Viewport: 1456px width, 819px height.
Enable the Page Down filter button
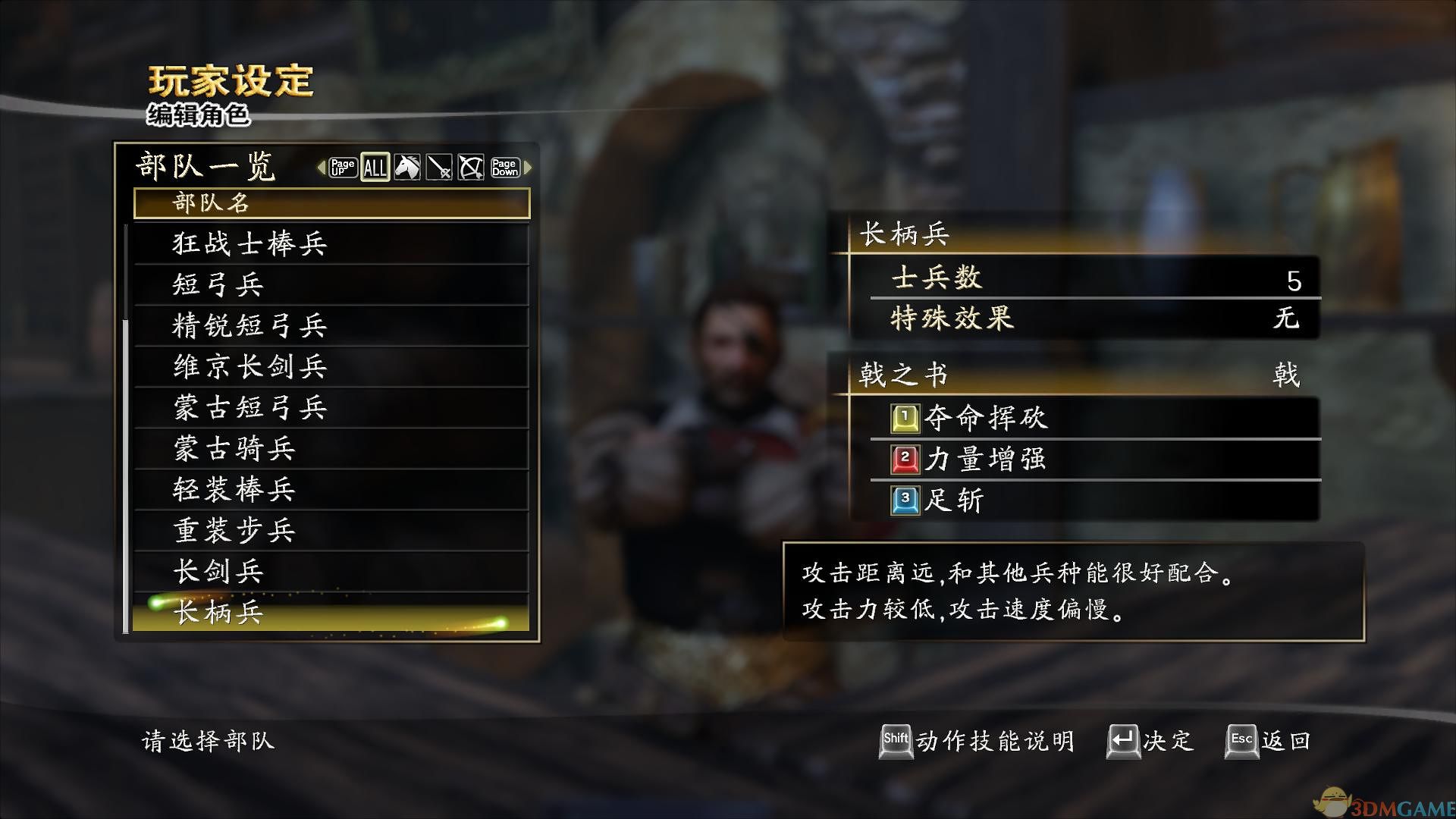pyautogui.click(x=504, y=167)
